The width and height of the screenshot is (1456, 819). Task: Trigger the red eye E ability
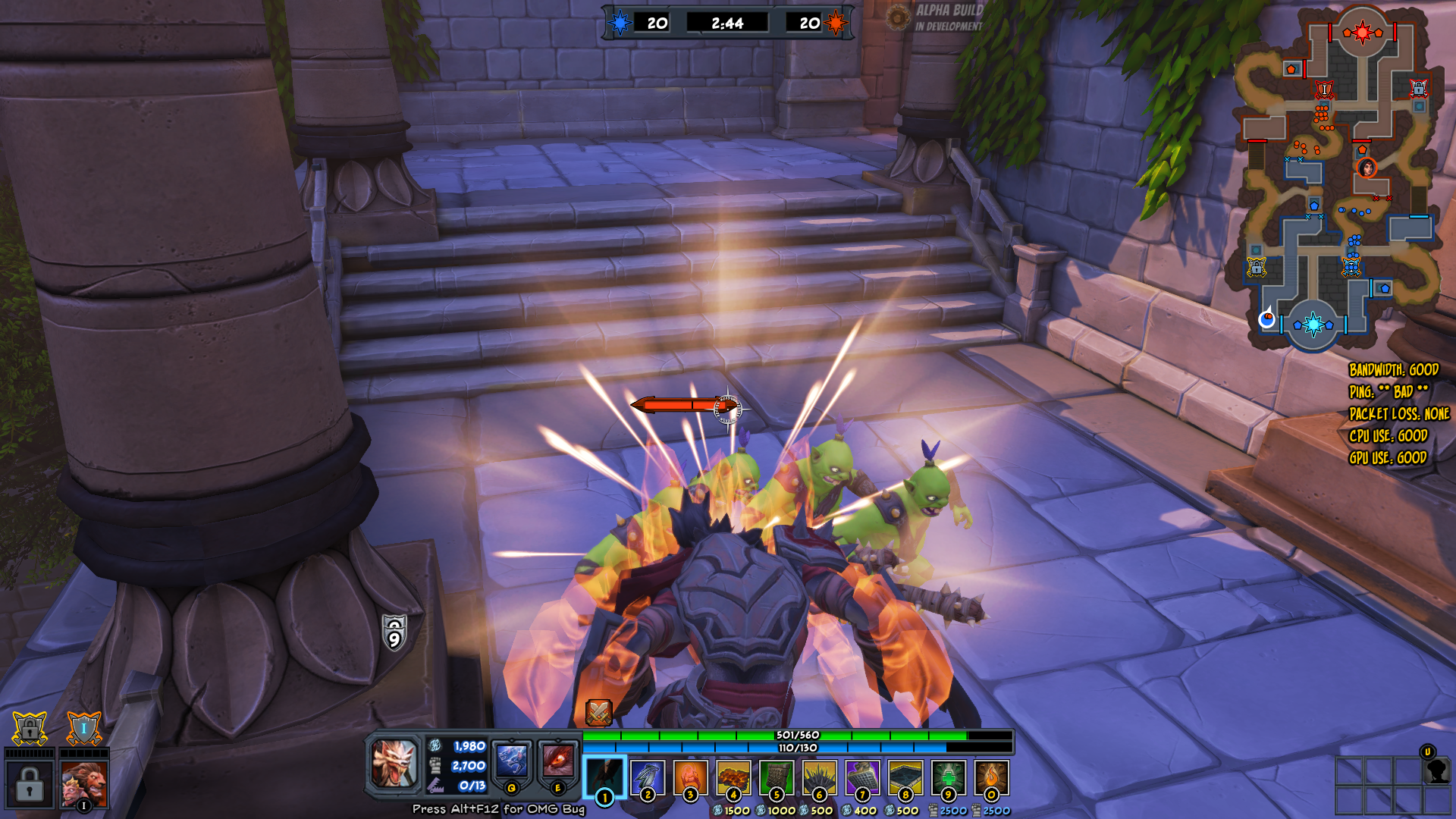557,761
